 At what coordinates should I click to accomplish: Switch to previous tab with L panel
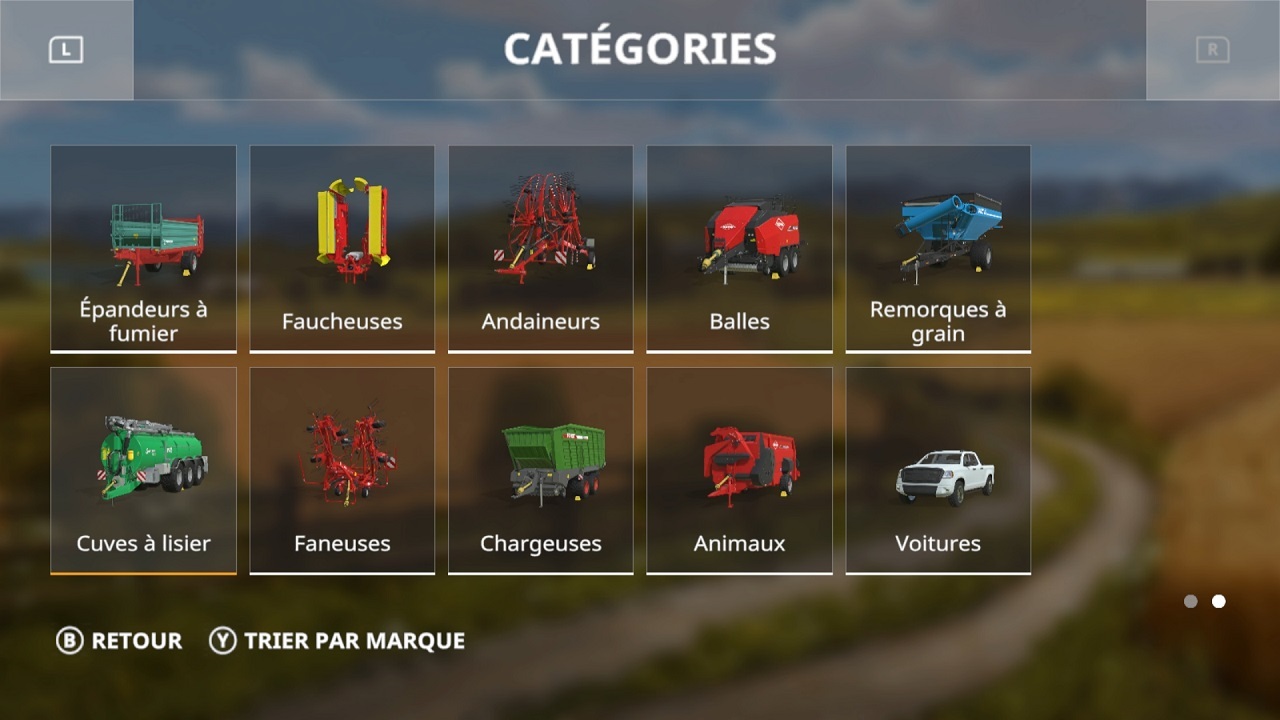pos(66,50)
